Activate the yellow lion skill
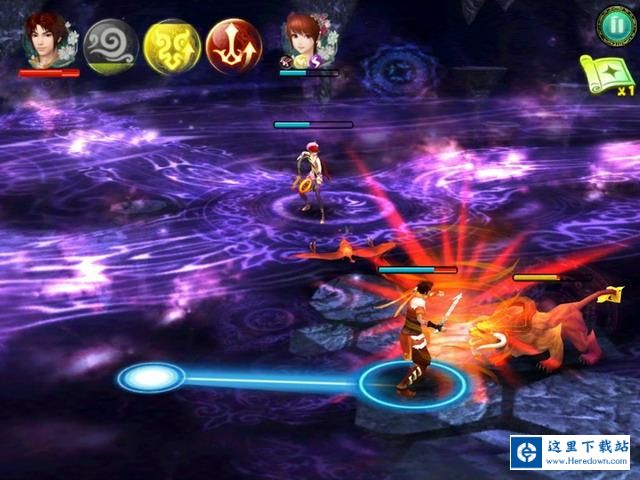This screenshot has width=640, height=480. click(172, 46)
